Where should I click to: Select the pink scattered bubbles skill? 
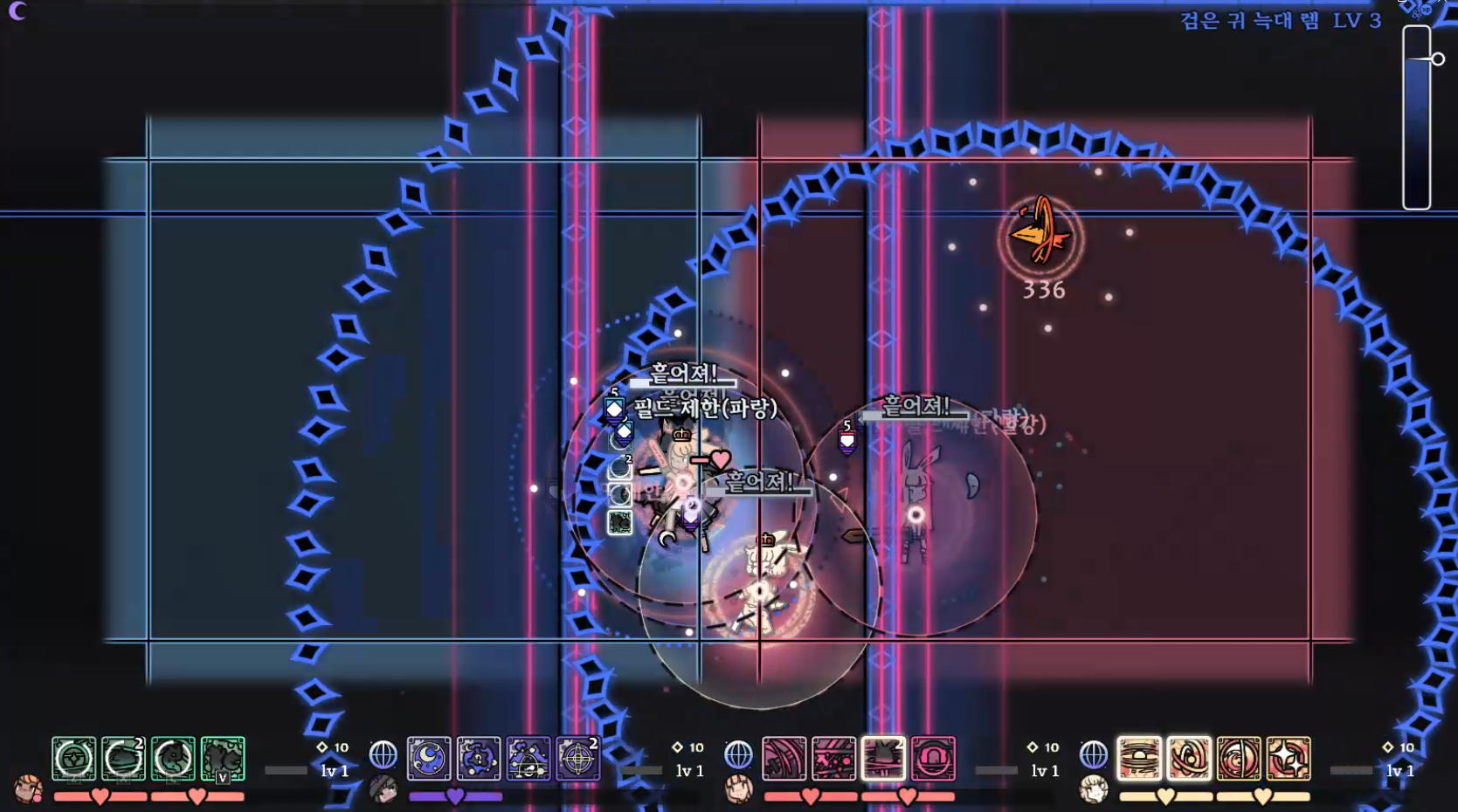(834, 759)
